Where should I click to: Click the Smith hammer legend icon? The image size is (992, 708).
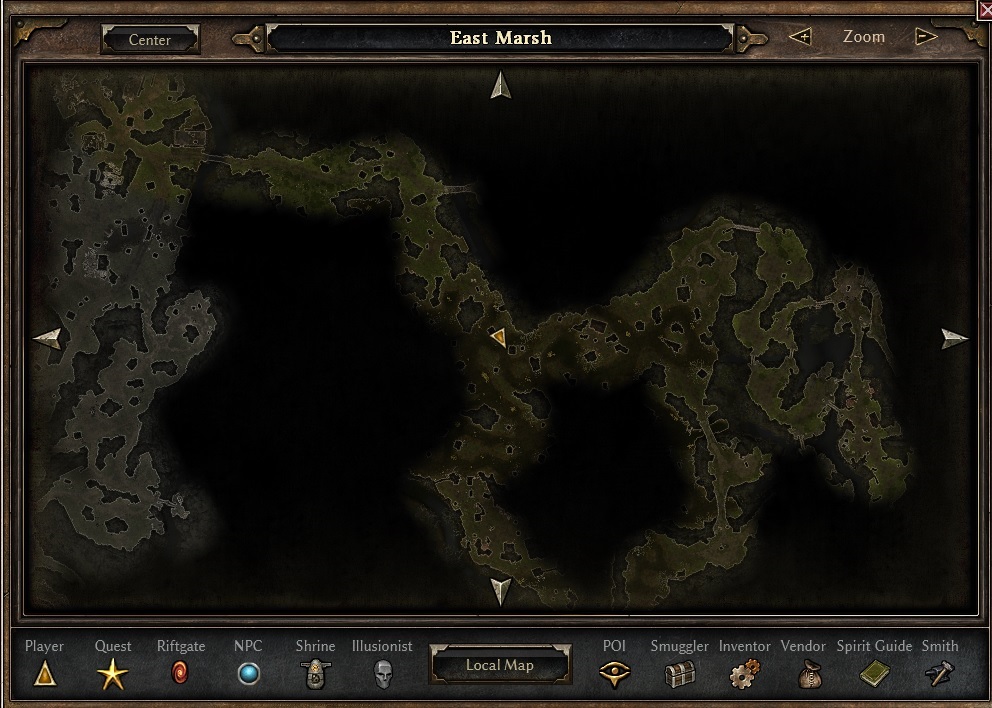tap(940, 674)
